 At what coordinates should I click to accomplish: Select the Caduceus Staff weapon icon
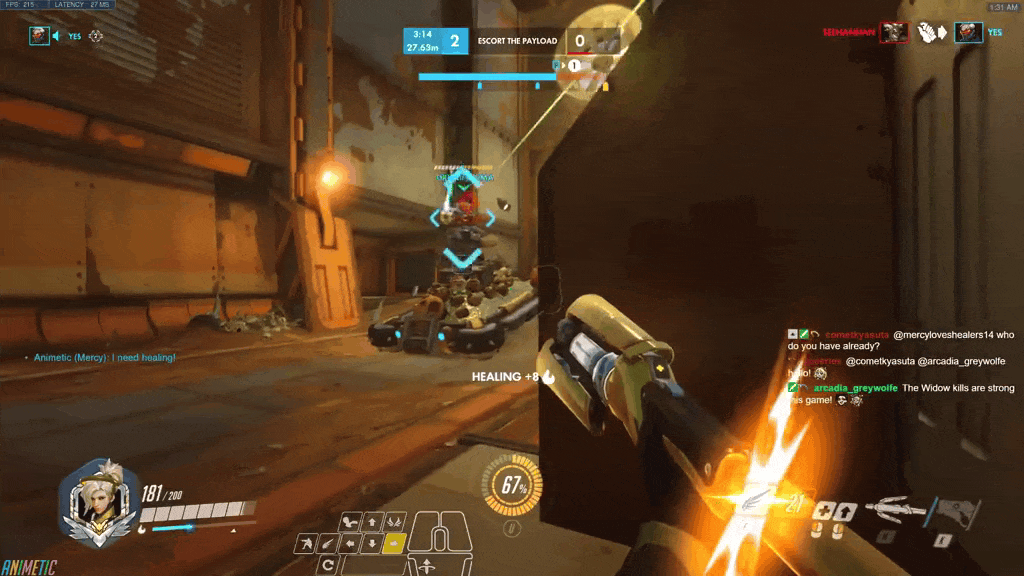point(894,508)
